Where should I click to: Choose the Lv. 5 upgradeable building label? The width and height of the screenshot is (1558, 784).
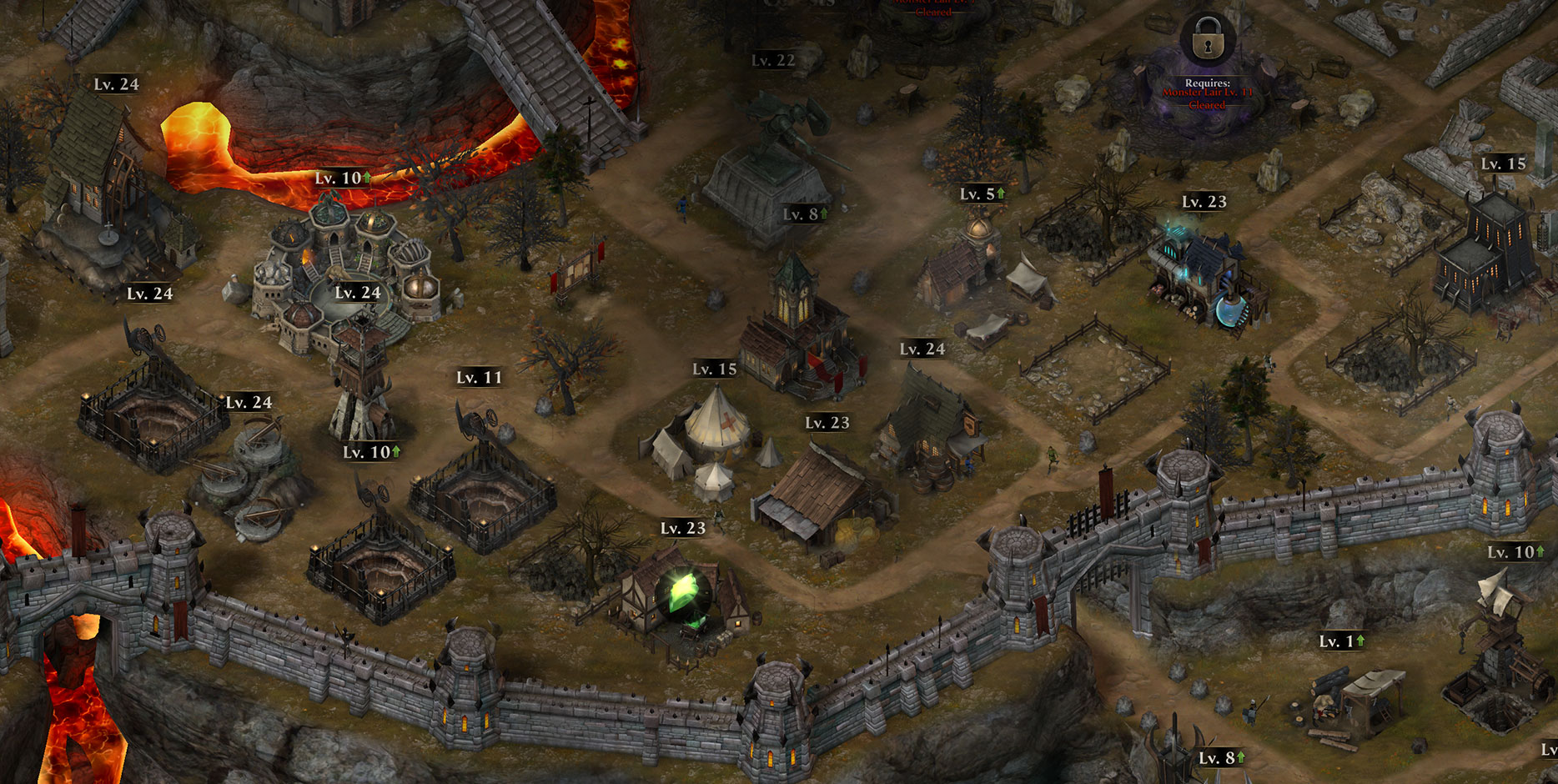[x=983, y=194]
